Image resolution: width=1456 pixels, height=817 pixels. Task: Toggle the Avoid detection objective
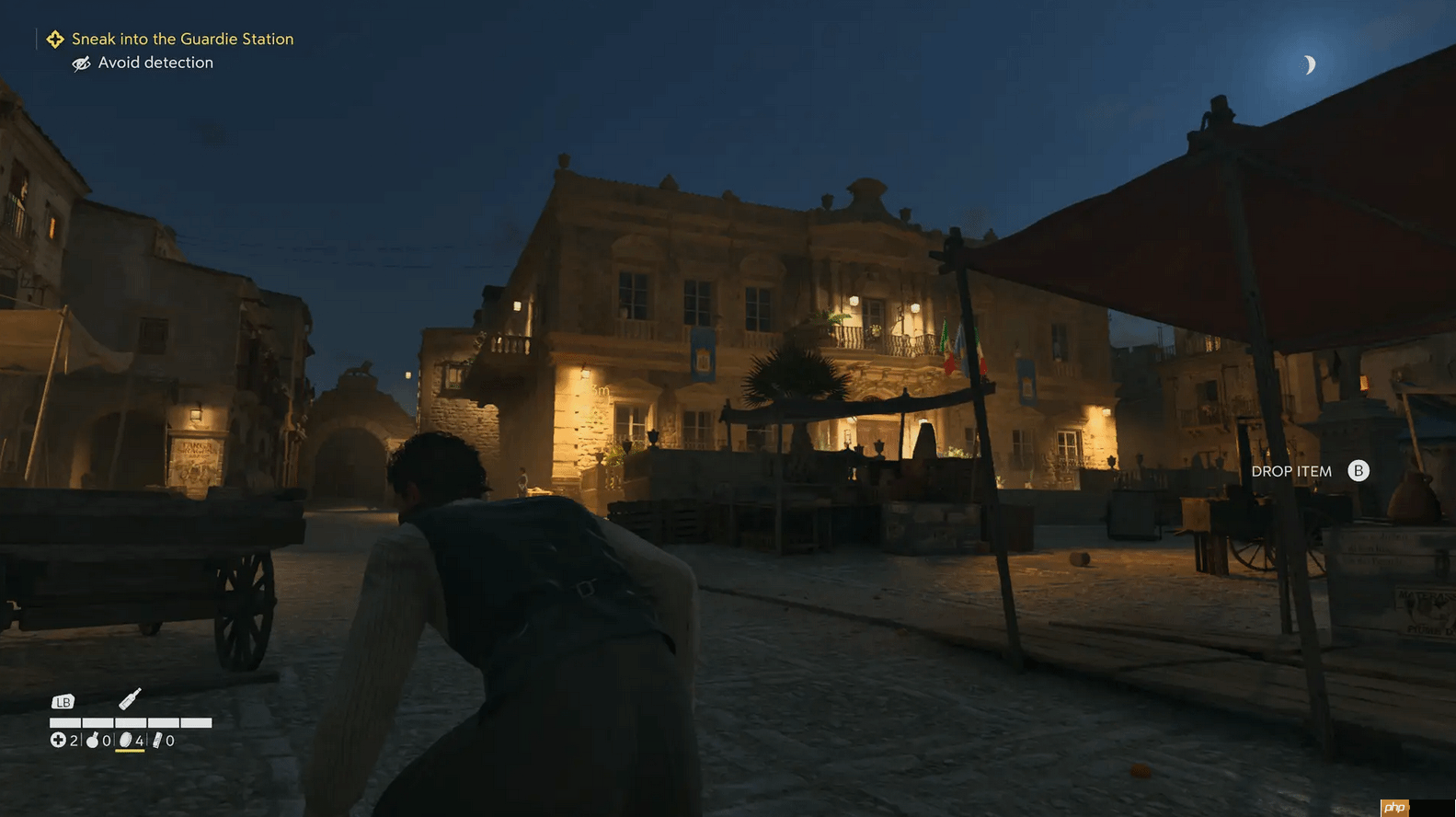pyautogui.click(x=155, y=63)
